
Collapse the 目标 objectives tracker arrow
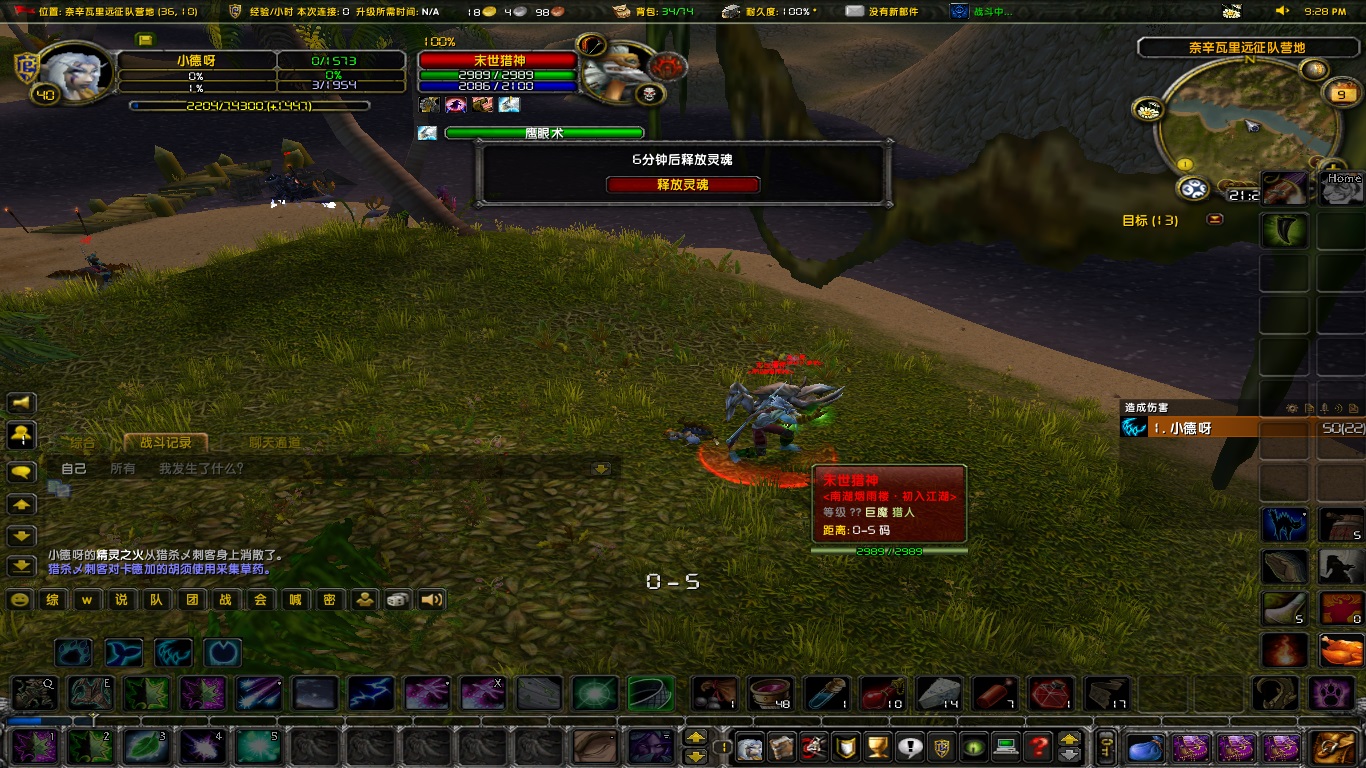[1216, 220]
